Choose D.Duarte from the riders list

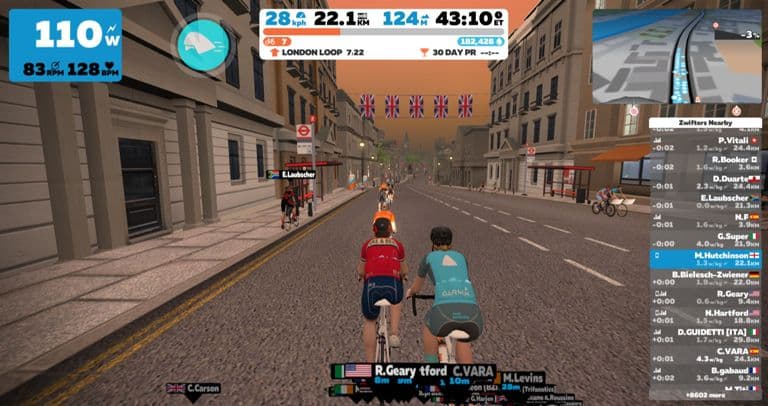705,181
